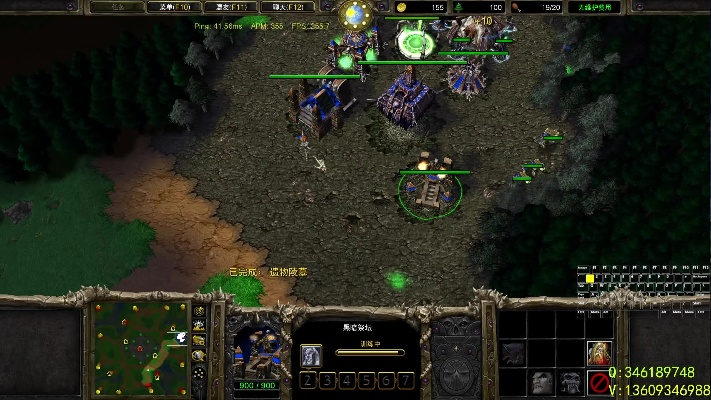
Task: Toggle minimap terrain display
Action: coord(199,326)
